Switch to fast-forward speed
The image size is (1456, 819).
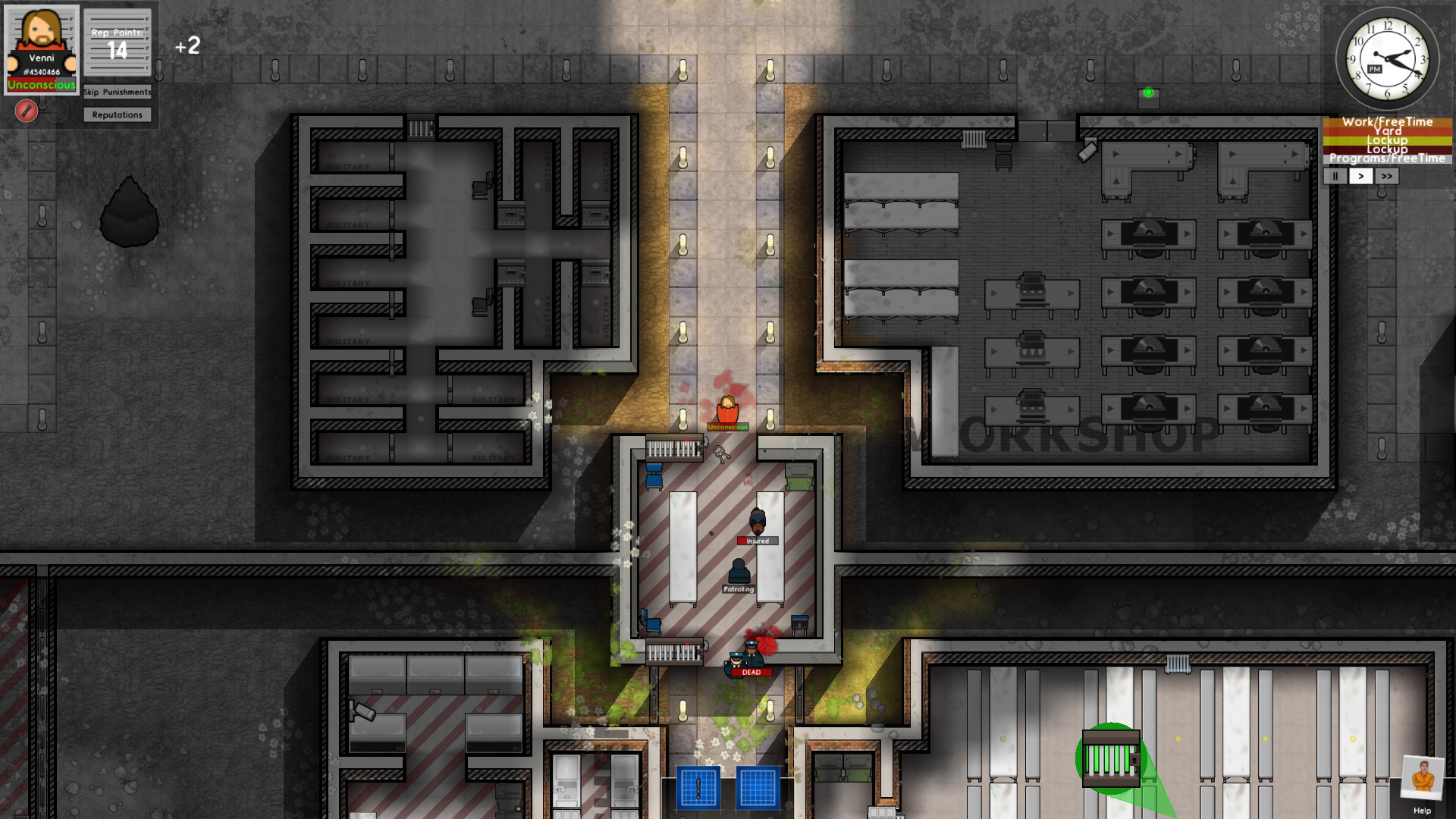click(x=1386, y=176)
